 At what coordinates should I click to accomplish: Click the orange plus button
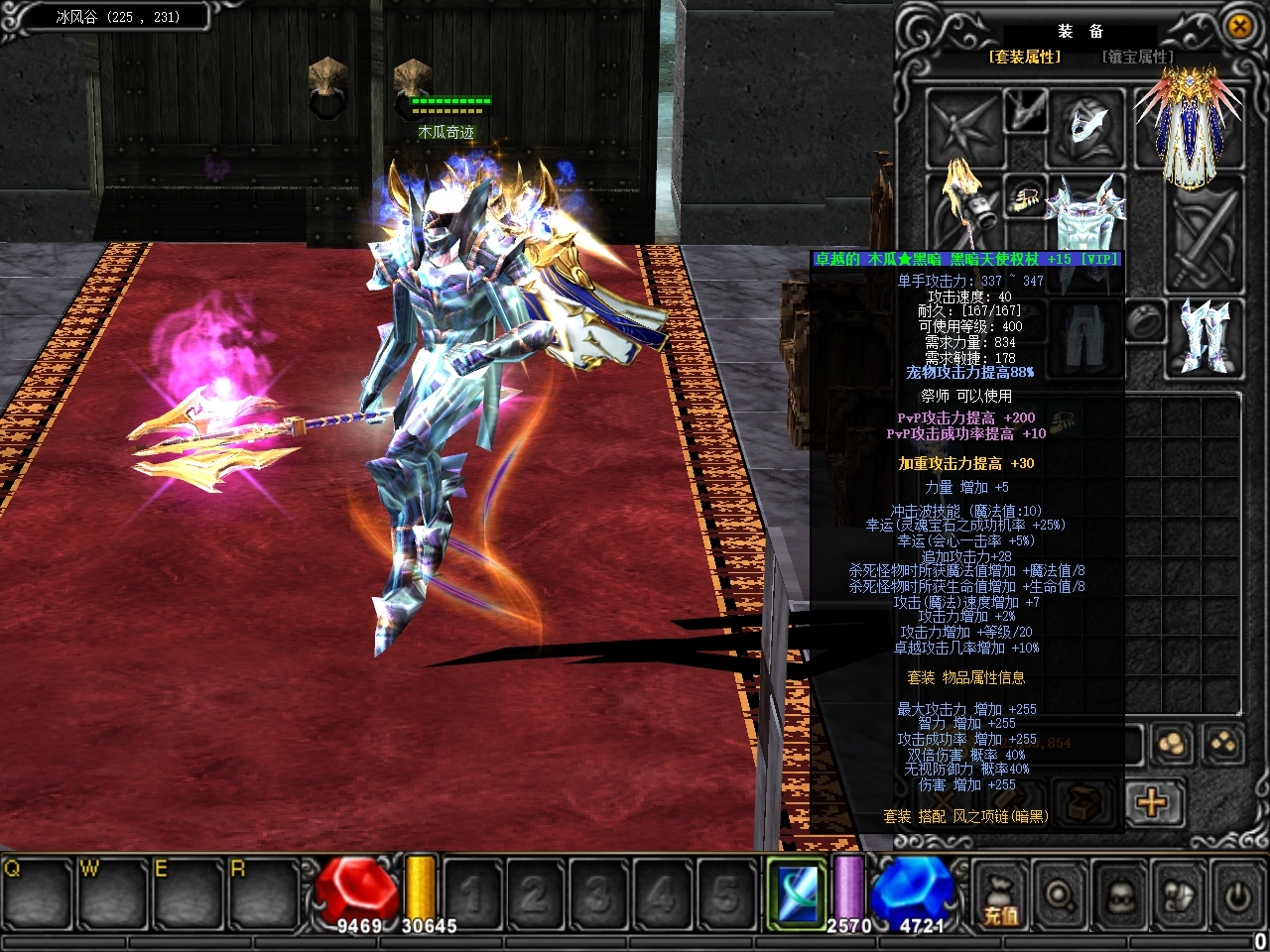pos(1153,801)
